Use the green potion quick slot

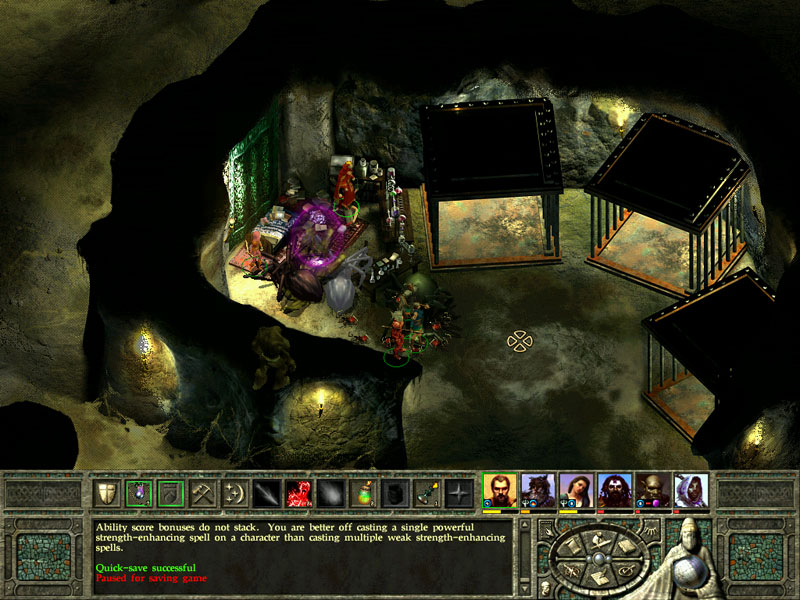coord(363,492)
